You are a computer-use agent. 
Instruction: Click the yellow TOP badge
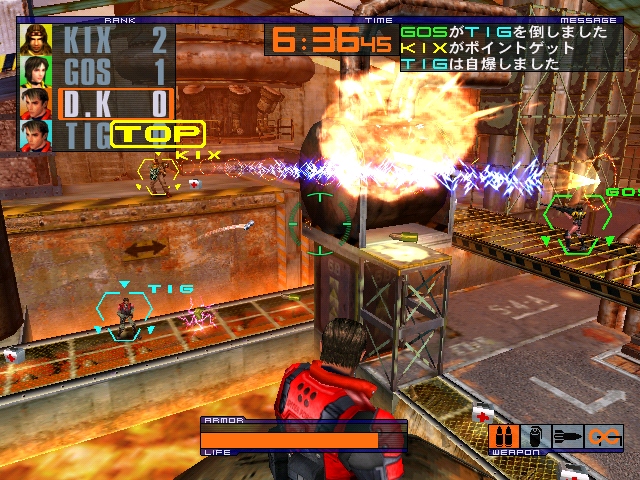[x=157, y=133]
